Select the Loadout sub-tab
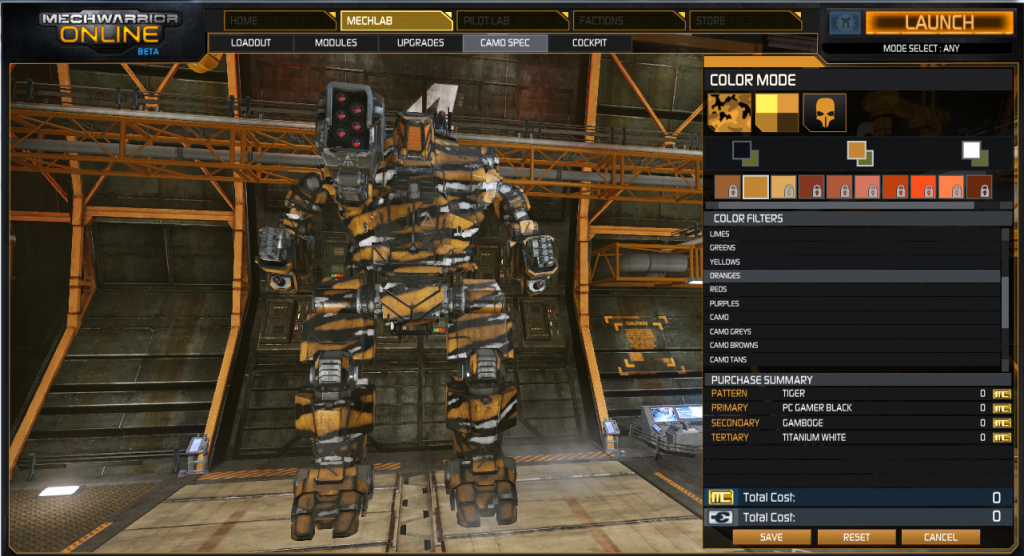This screenshot has height=556, width=1024. (x=251, y=43)
